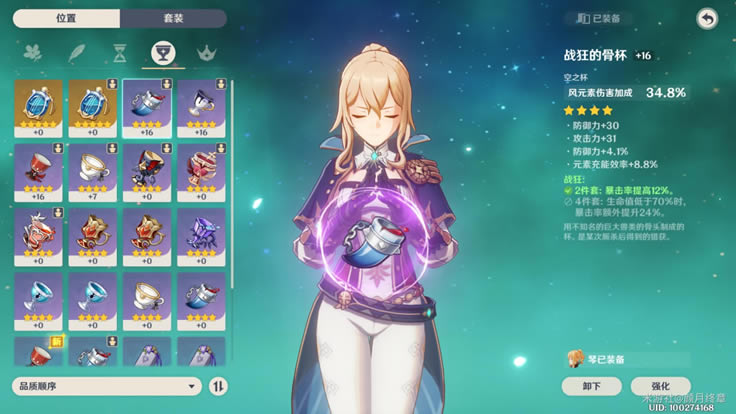
Task: Select the +7 white teacup goblet
Action: 92,171
